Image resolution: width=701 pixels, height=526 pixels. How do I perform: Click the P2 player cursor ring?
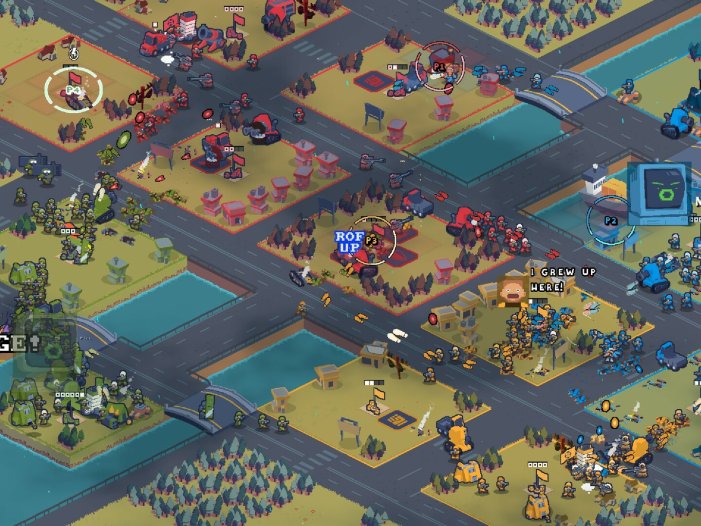pyautogui.click(x=611, y=220)
